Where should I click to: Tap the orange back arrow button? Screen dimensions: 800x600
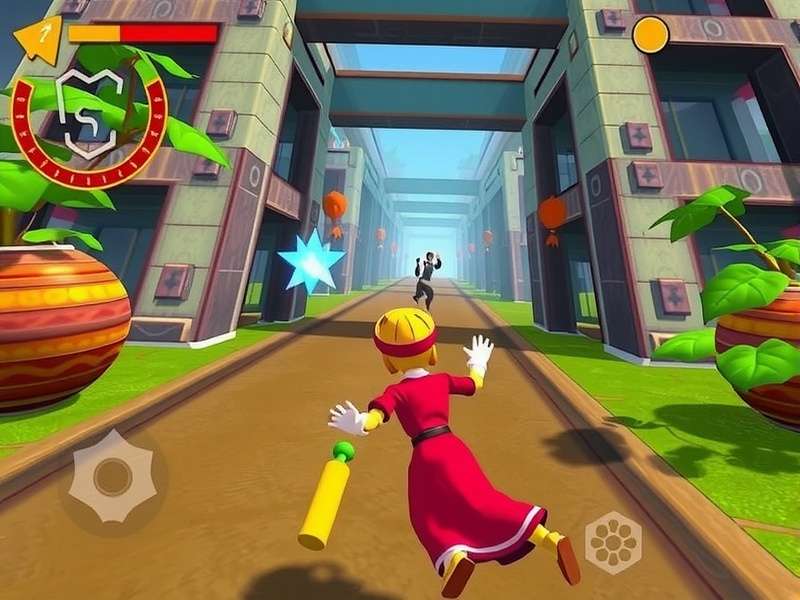[x=39, y=39]
